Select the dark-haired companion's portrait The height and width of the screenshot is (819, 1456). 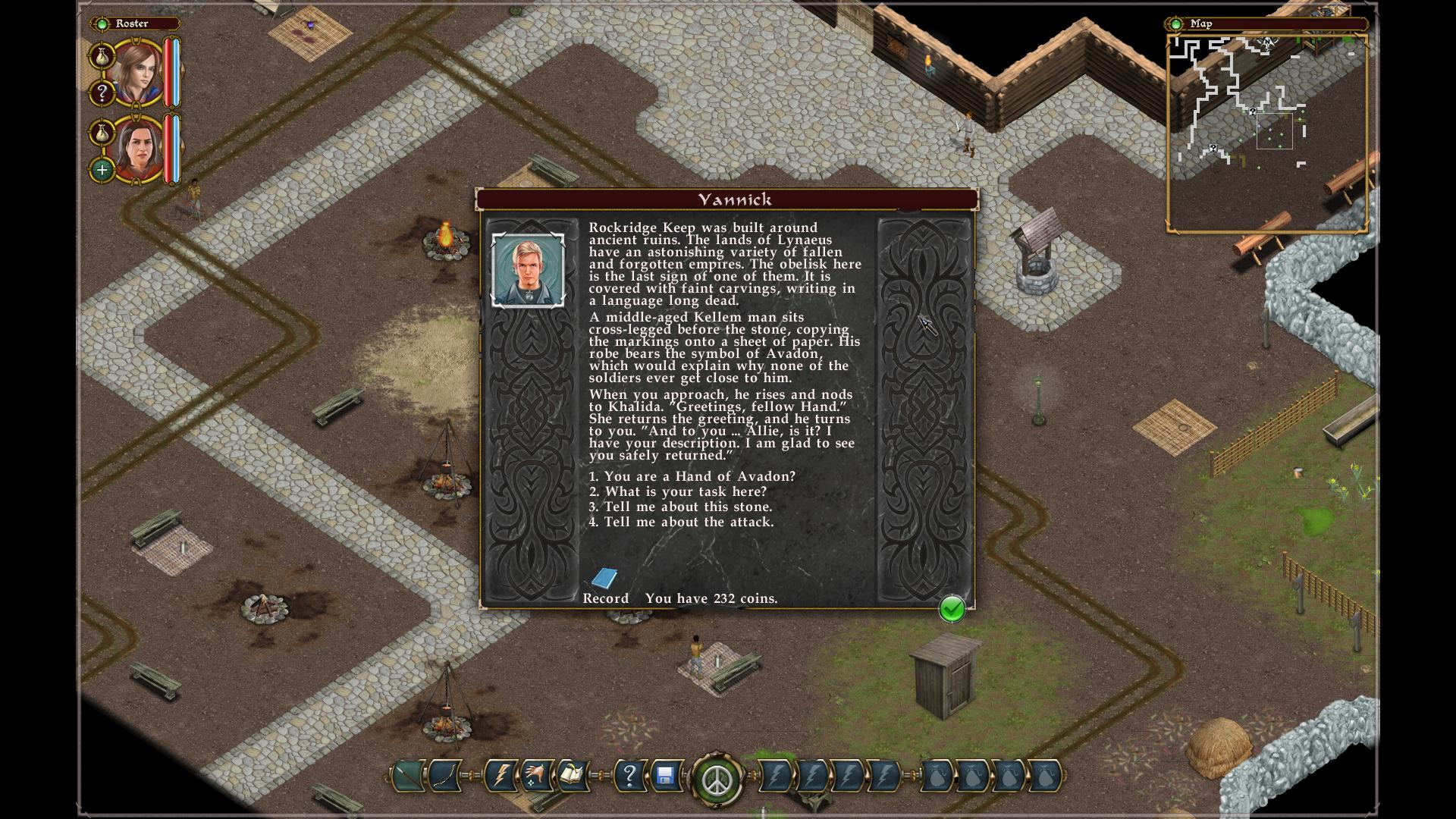137,149
